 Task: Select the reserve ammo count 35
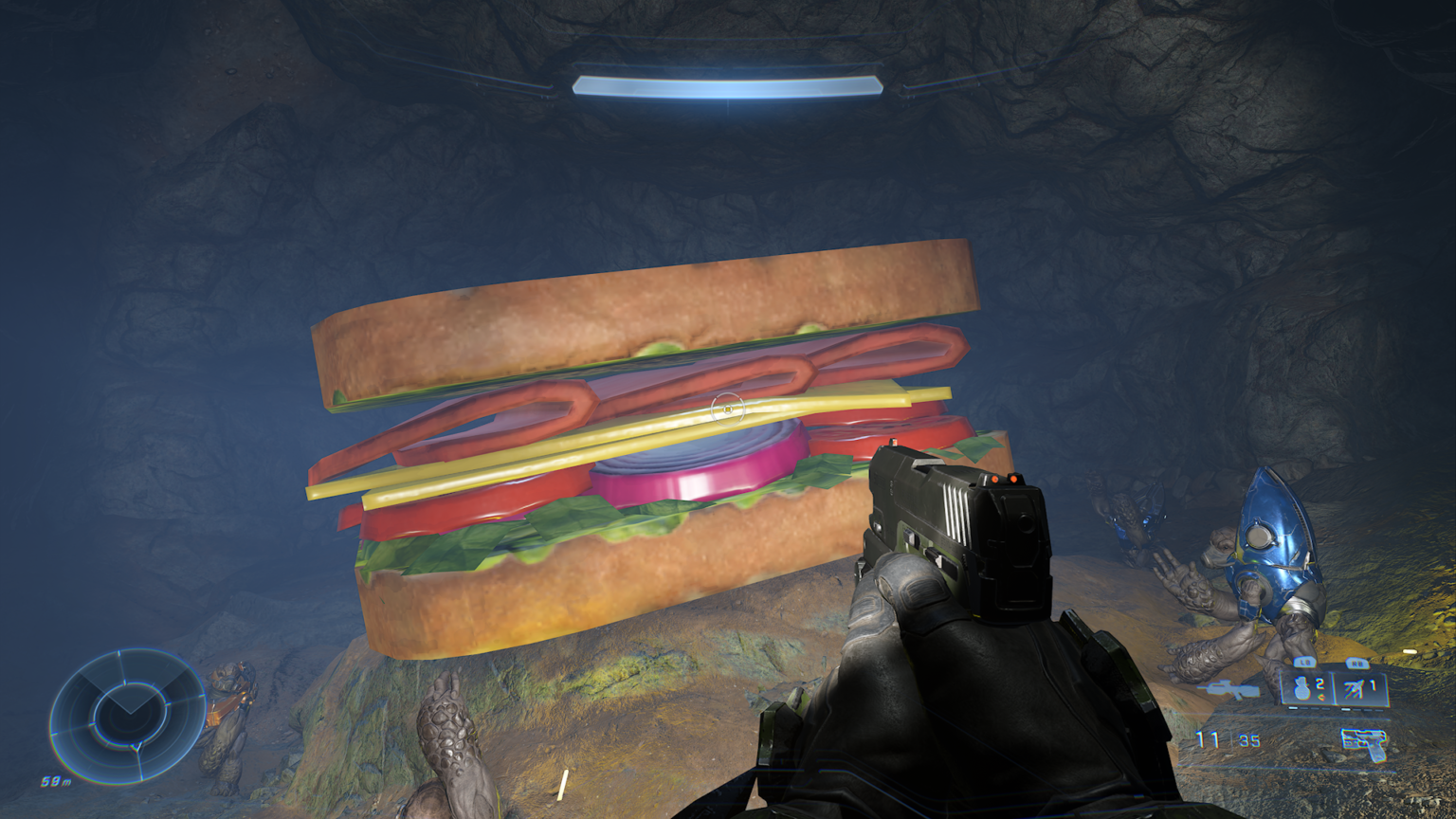1248,738
